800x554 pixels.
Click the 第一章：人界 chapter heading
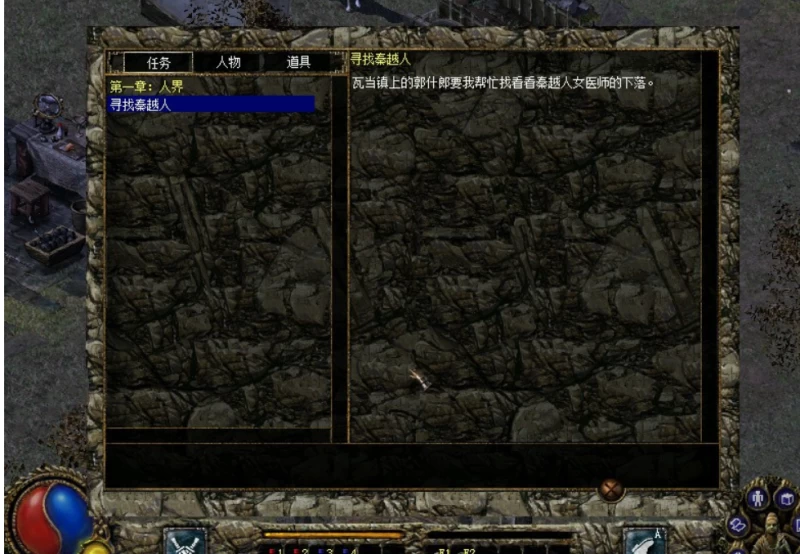147,87
